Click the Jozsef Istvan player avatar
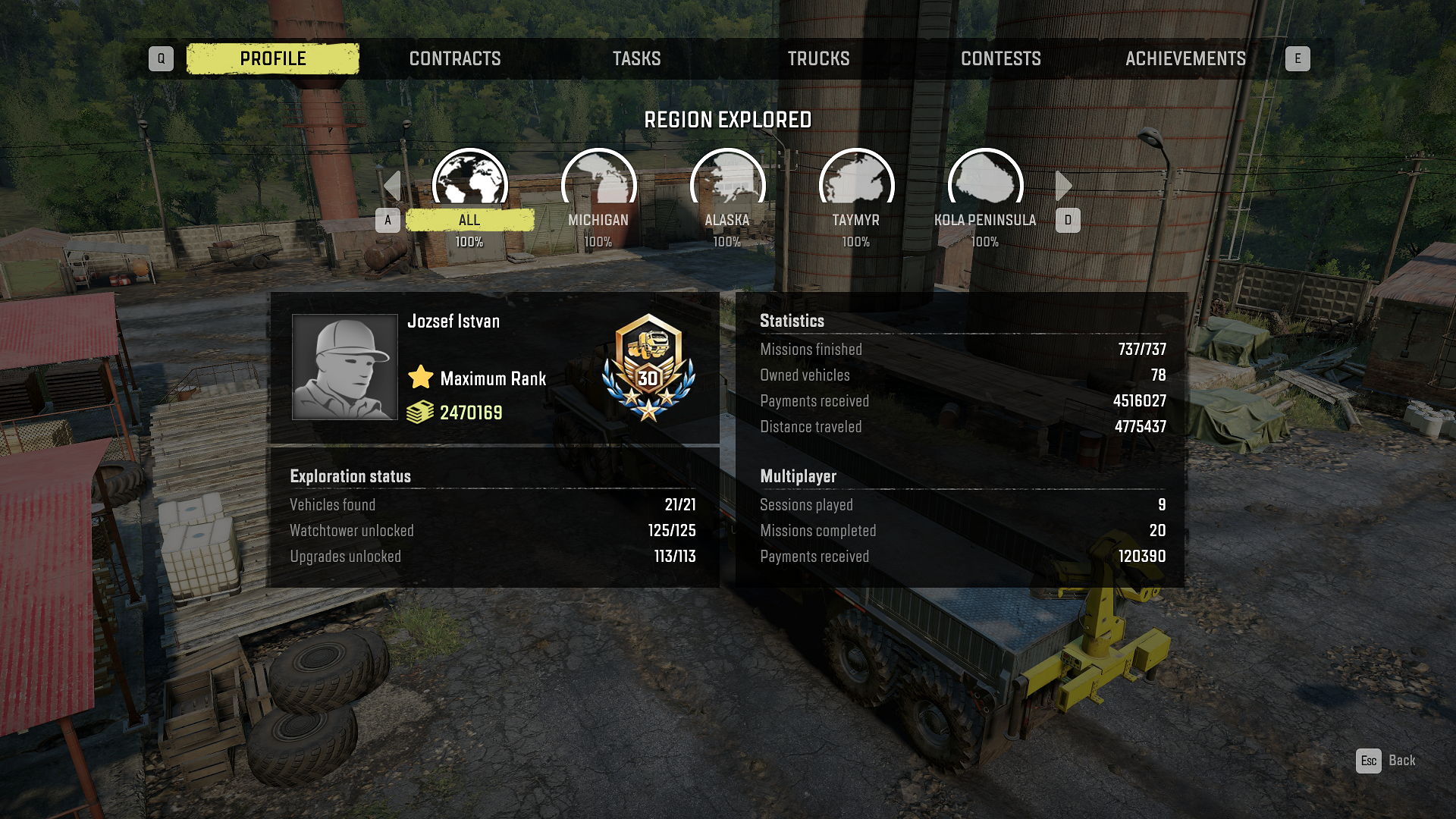The image size is (1456, 819). coord(345,367)
